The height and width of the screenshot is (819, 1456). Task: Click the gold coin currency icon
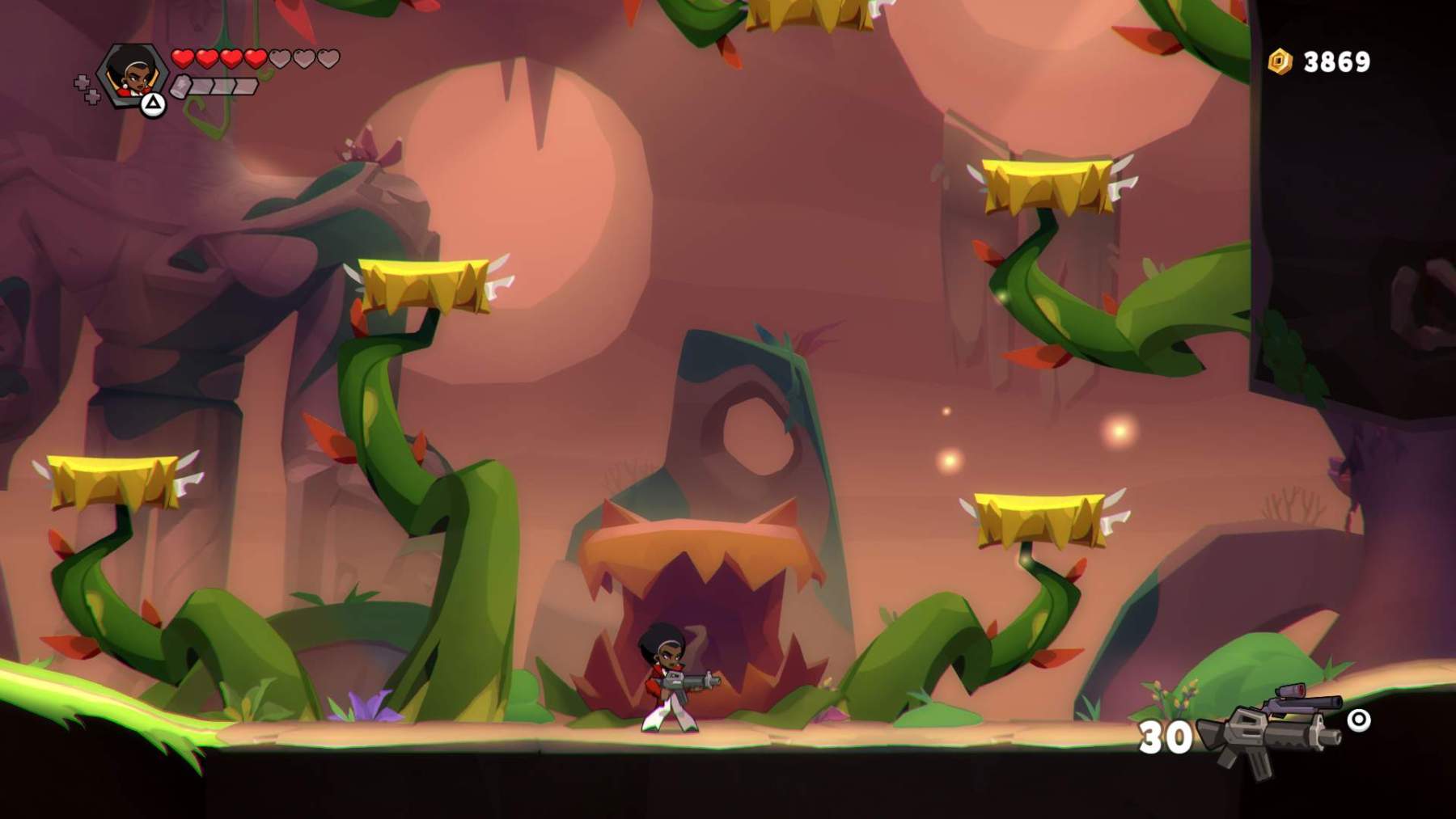(1280, 61)
